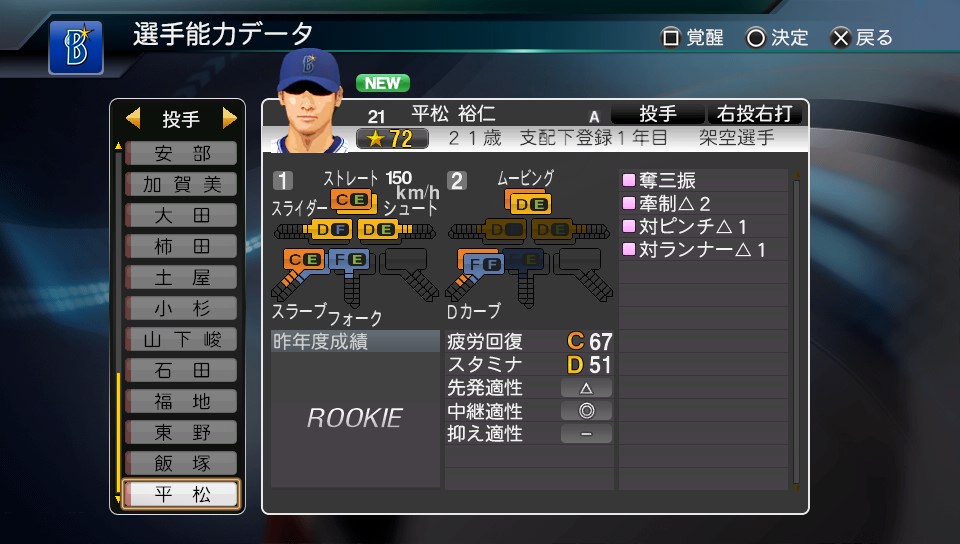Select 福地 from the pitcher list

[x=182, y=402]
